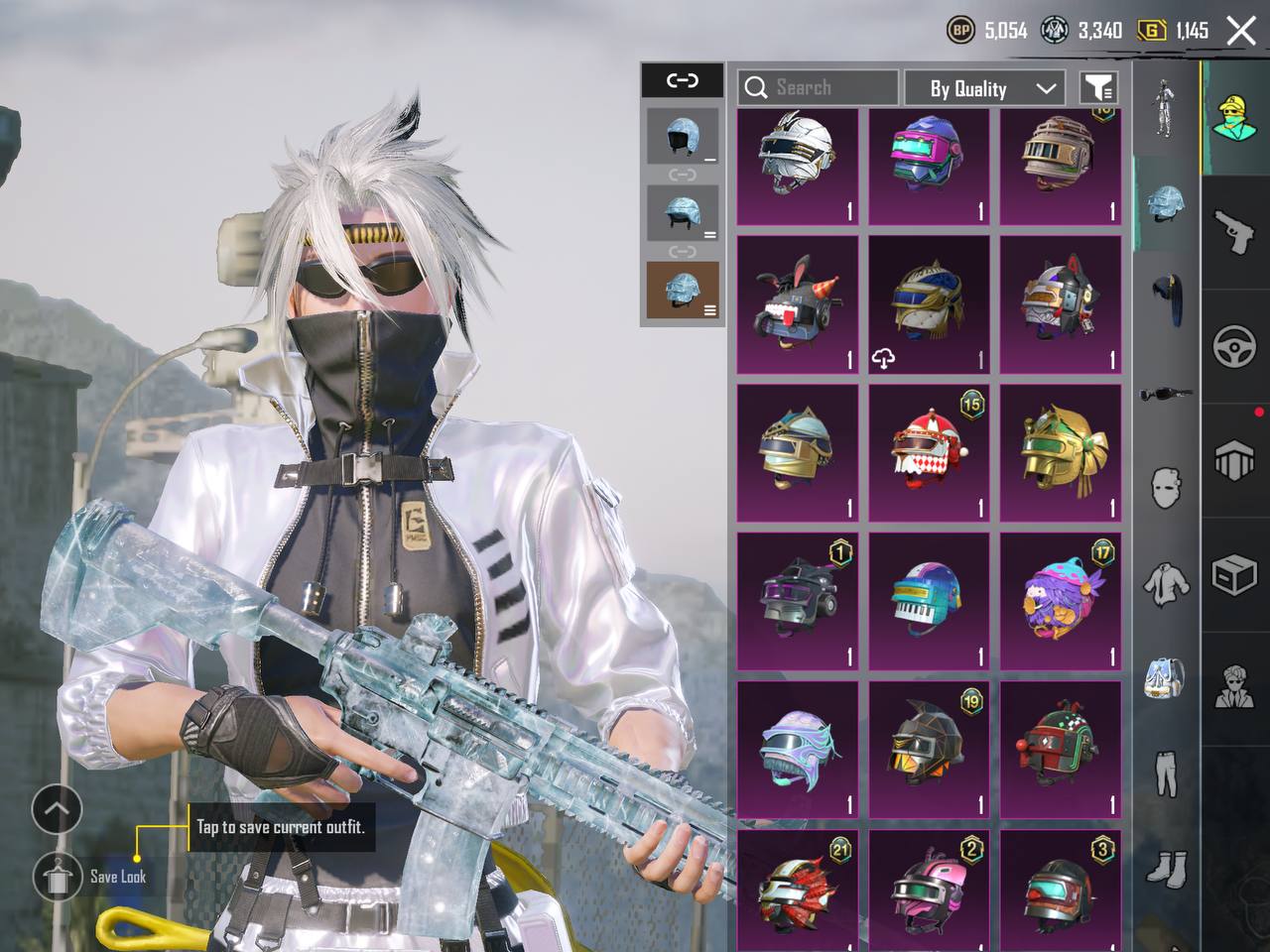Tap the Save Look button
This screenshot has width=1270, height=952.
[59, 876]
